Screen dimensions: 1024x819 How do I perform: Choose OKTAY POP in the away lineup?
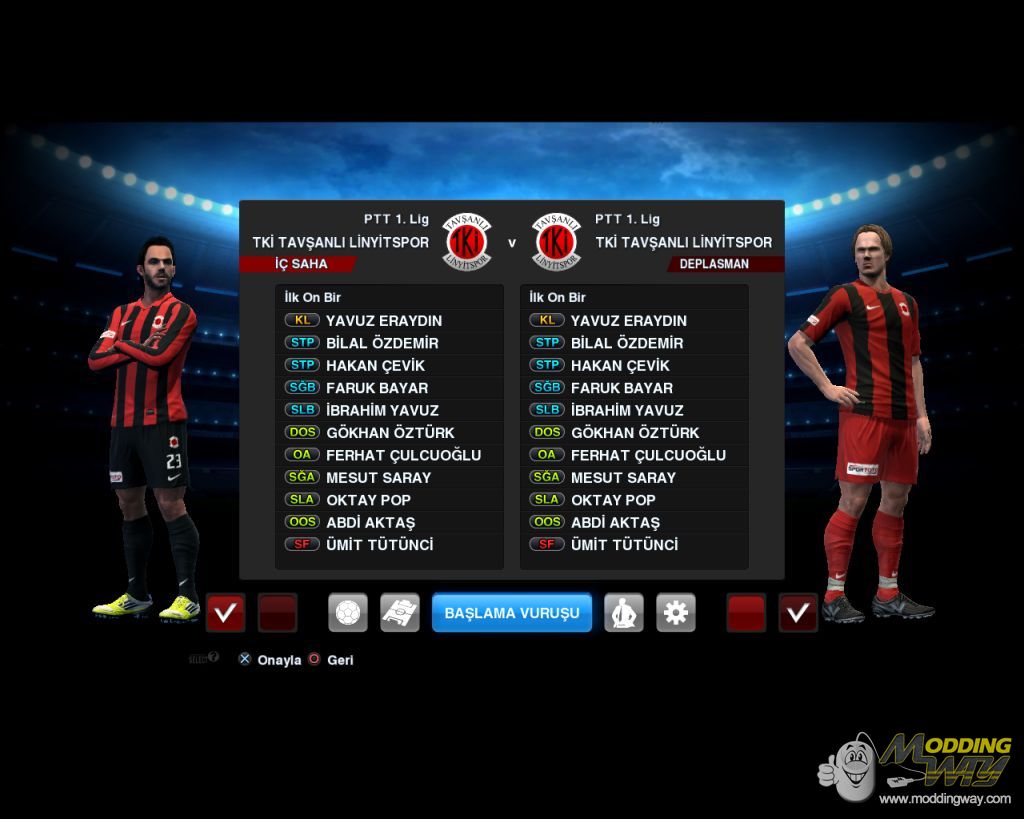pos(613,500)
